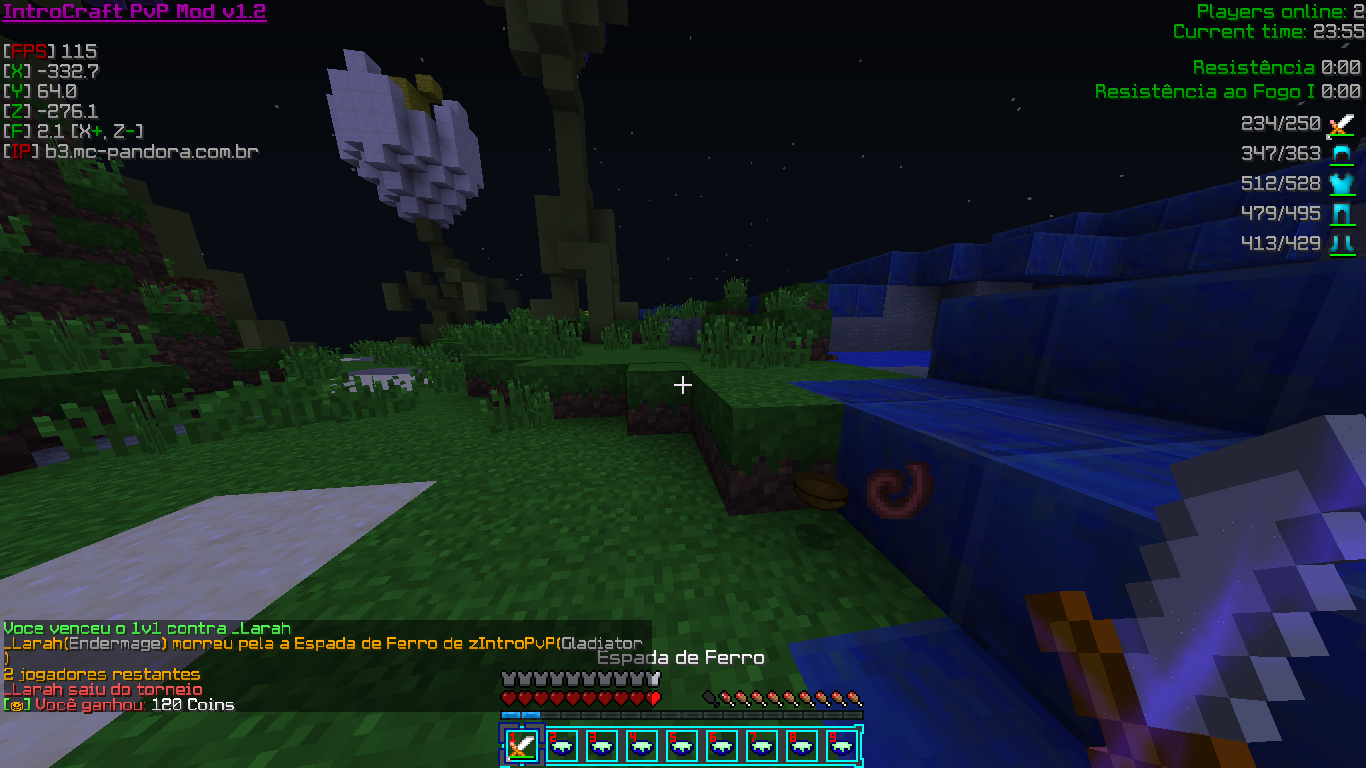Image resolution: width=1366 pixels, height=768 pixels.
Task: Choose the soup bowl numbered 3
Action: pyautogui.click(x=601, y=746)
